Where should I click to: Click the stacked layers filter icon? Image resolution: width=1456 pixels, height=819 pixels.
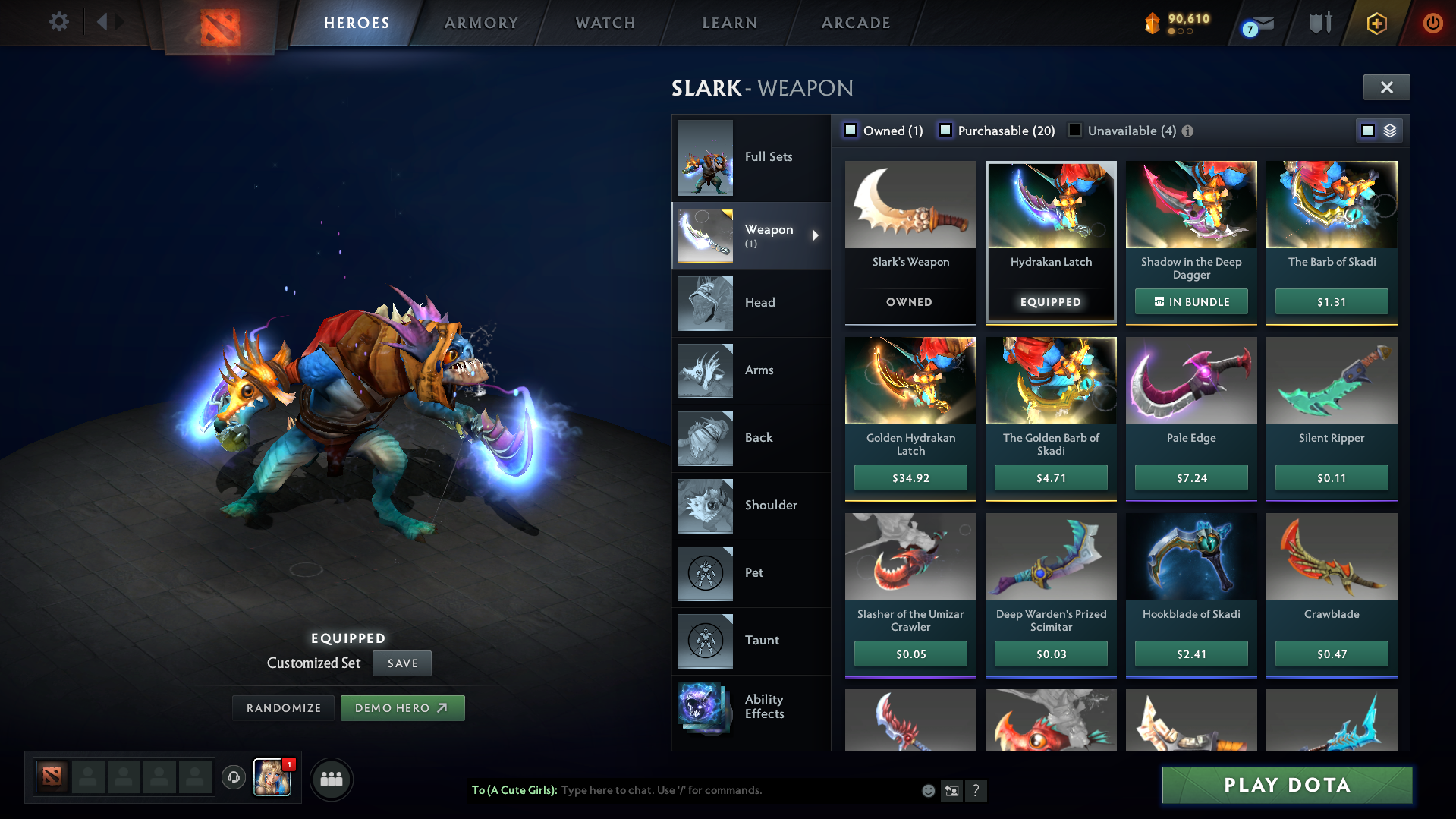coord(1389,130)
